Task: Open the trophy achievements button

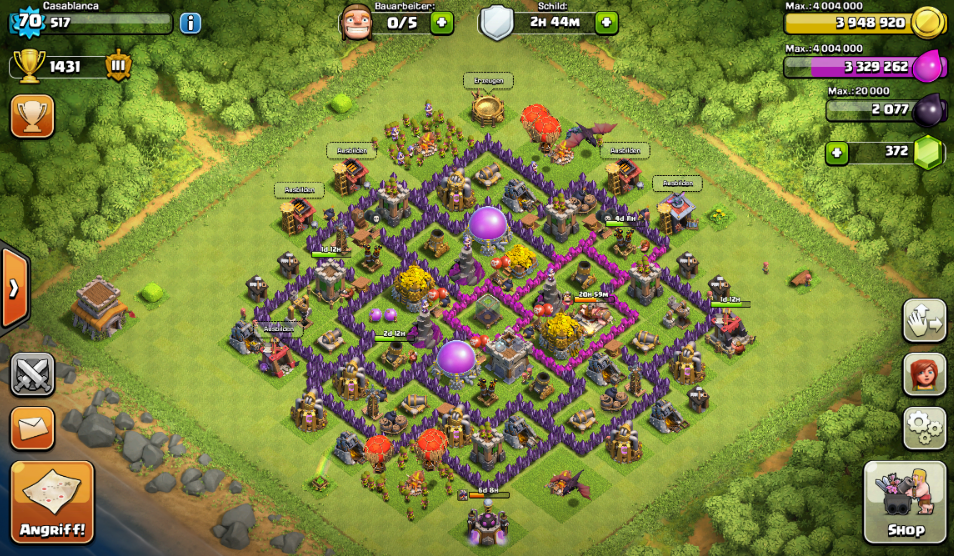Action: 32,116
